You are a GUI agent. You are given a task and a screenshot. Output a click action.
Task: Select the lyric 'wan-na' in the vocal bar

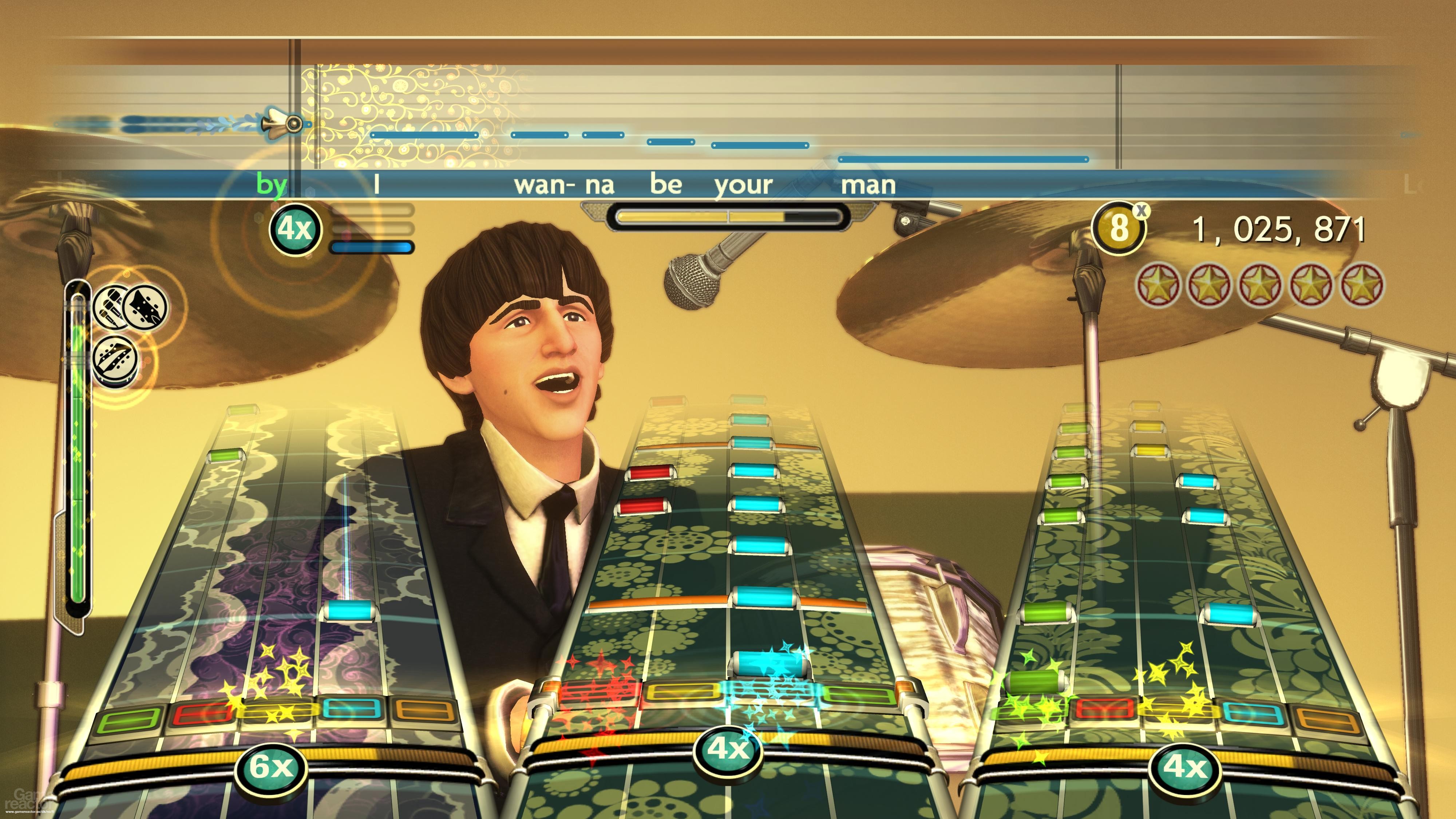565,185
